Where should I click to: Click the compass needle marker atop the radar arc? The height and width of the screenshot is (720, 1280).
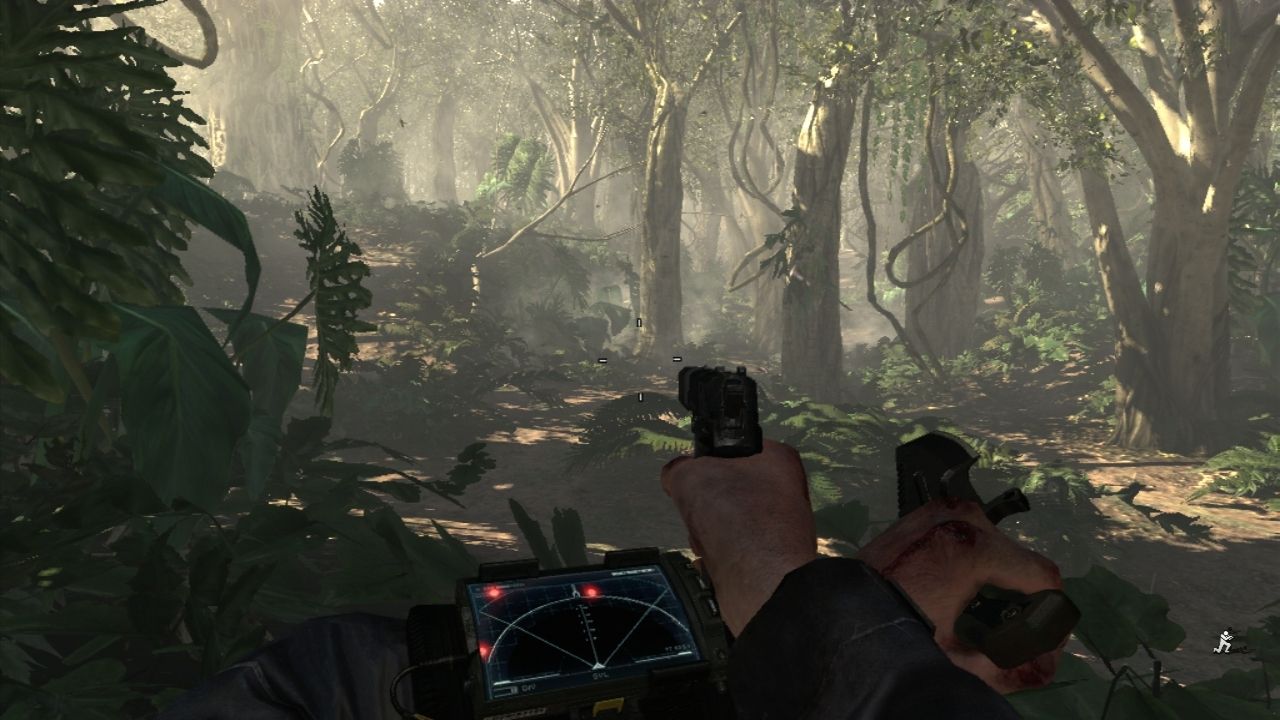click(x=576, y=592)
